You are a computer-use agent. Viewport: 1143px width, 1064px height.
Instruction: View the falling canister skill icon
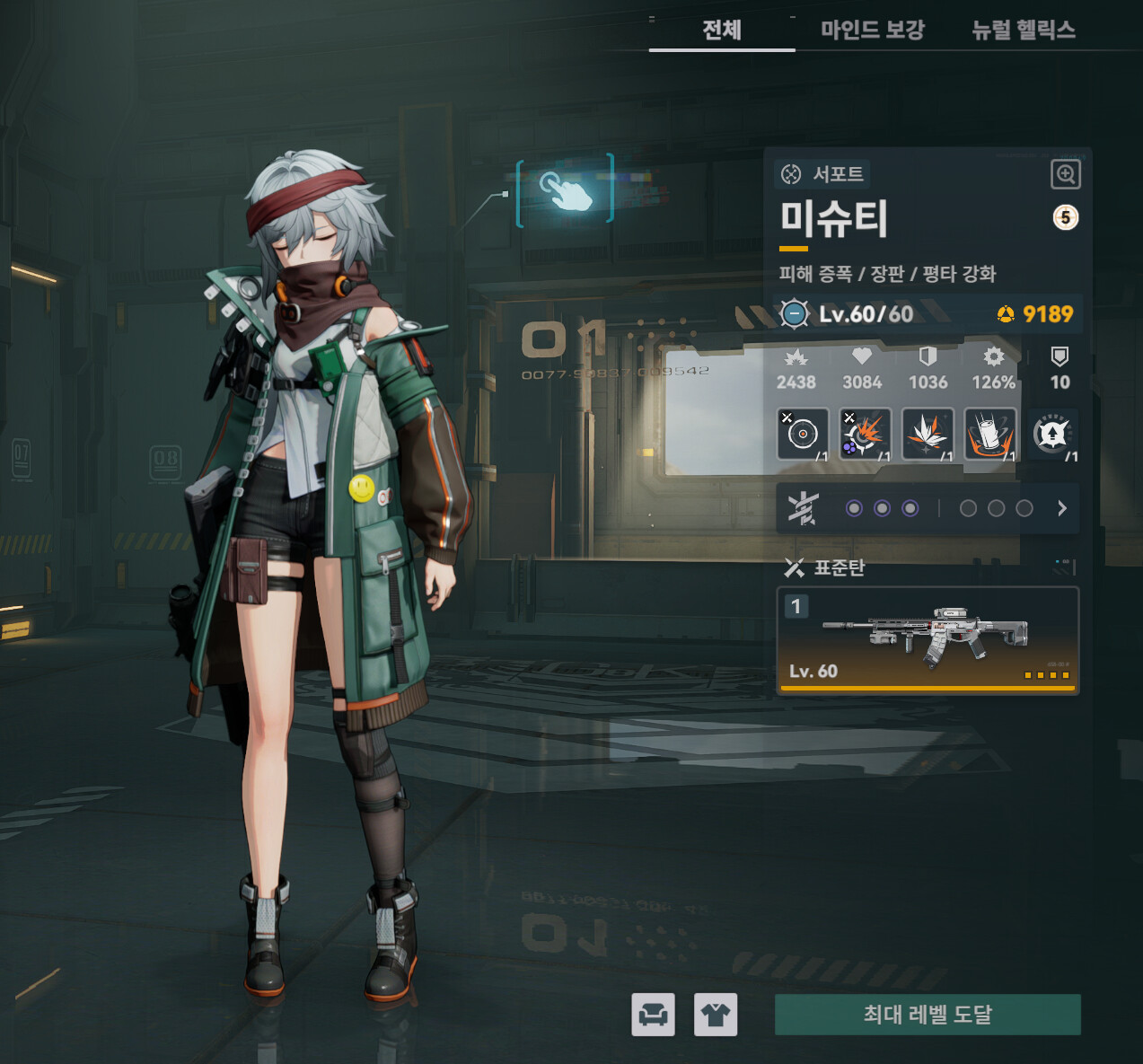click(x=989, y=434)
